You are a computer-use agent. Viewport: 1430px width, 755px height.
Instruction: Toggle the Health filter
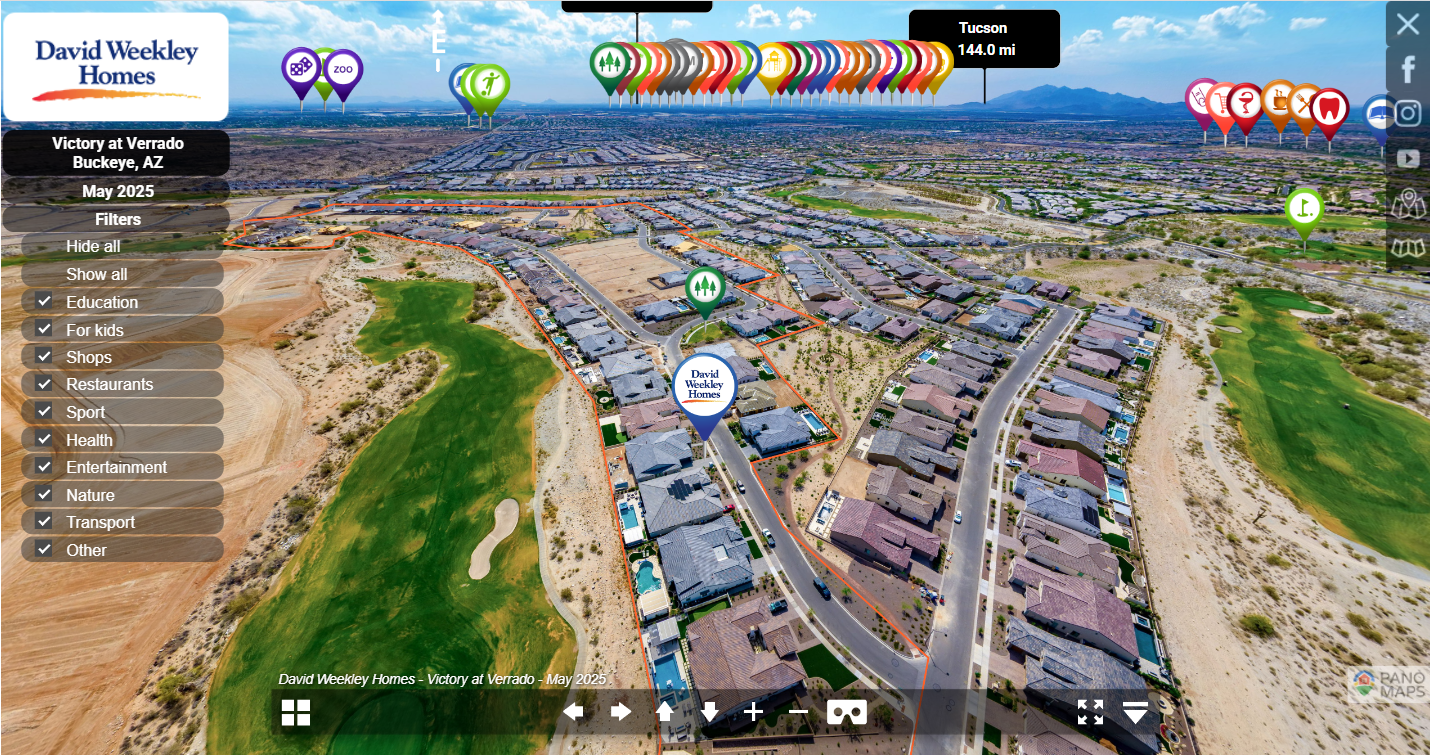(x=44, y=440)
